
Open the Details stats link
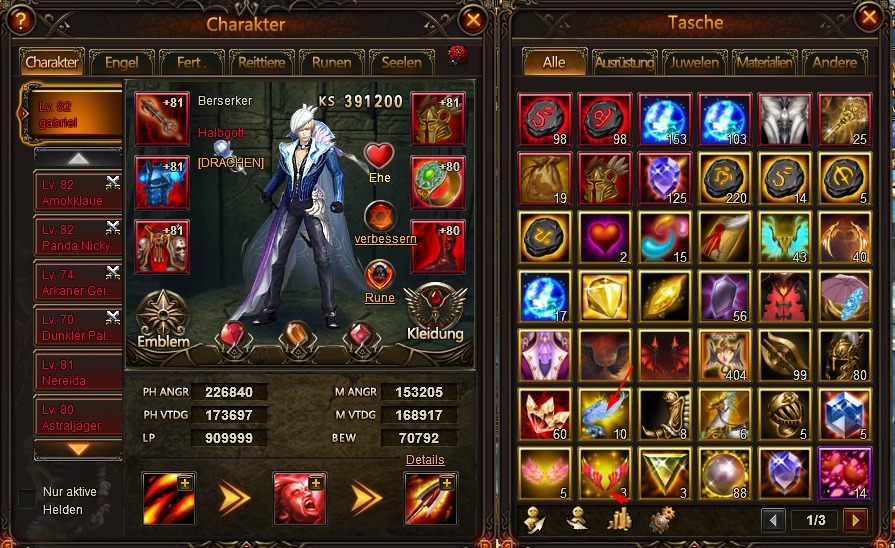coord(425,460)
